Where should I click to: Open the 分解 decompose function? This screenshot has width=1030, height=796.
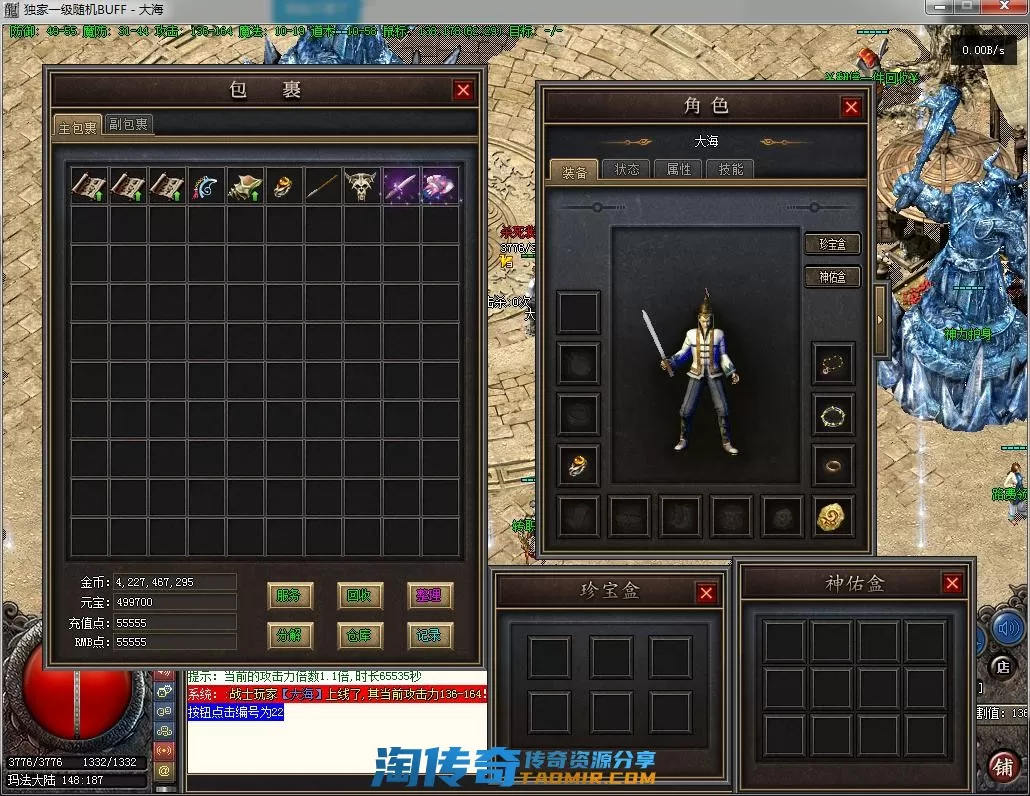click(x=289, y=635)
